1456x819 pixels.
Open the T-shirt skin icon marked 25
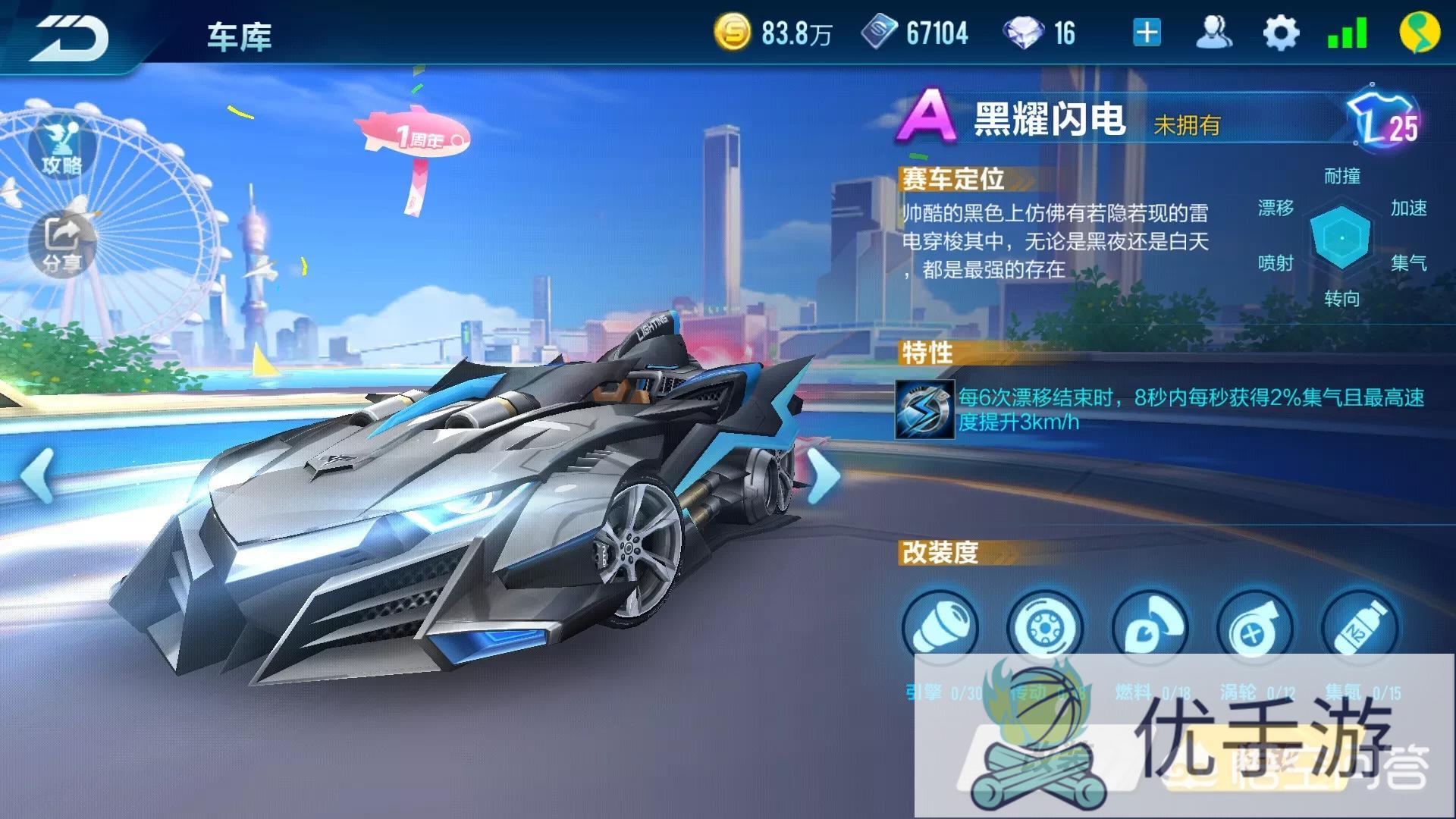[x=1385, y=121]
